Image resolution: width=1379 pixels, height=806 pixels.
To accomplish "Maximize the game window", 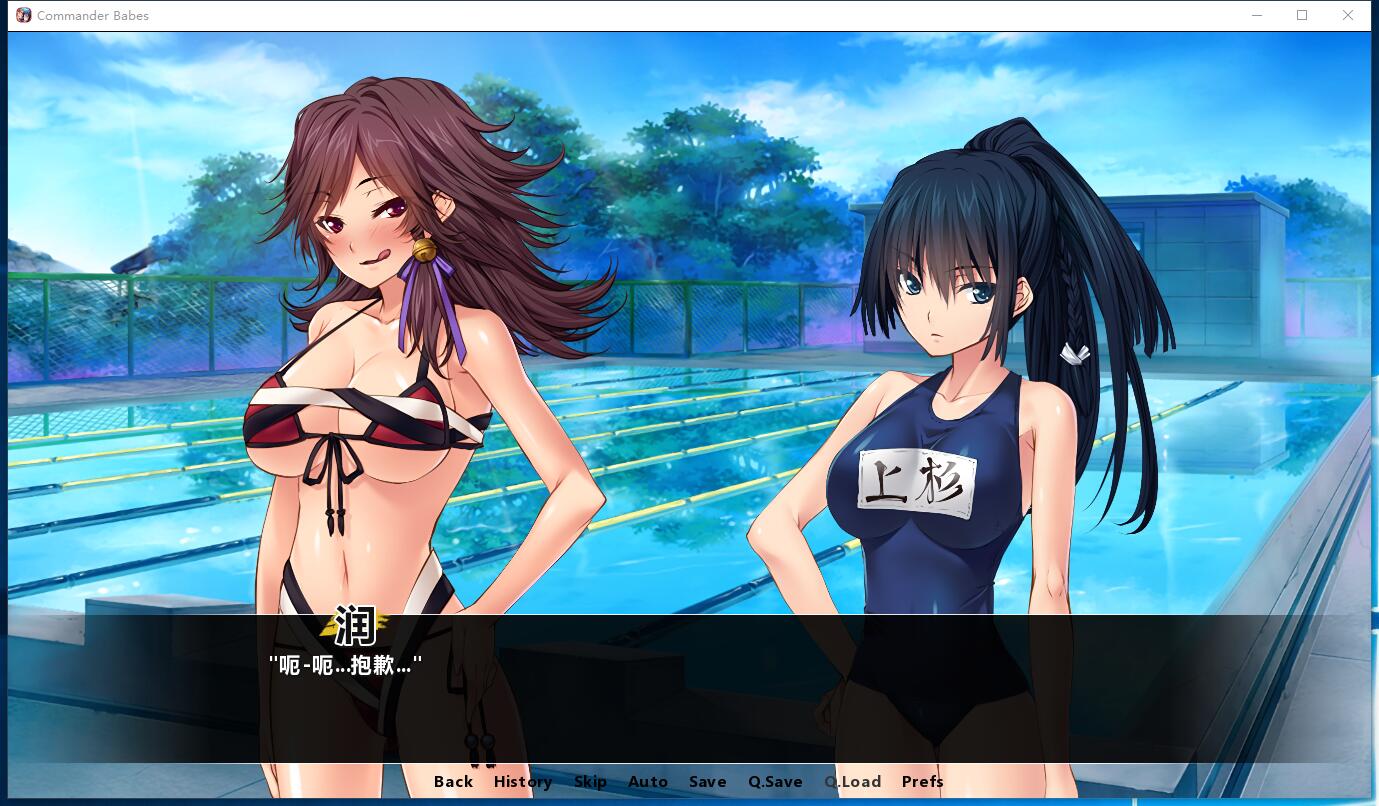I will click(x=1302, y=15).
